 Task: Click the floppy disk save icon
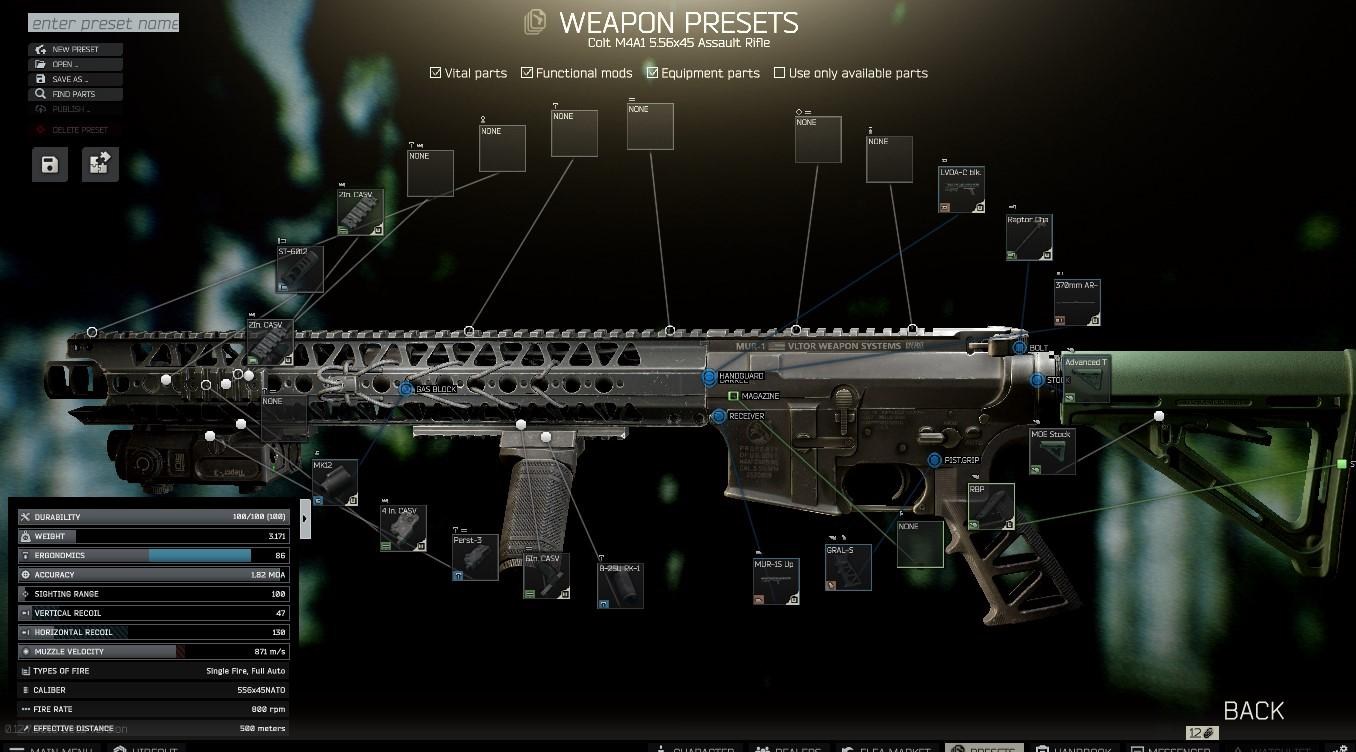click(50, 165)
